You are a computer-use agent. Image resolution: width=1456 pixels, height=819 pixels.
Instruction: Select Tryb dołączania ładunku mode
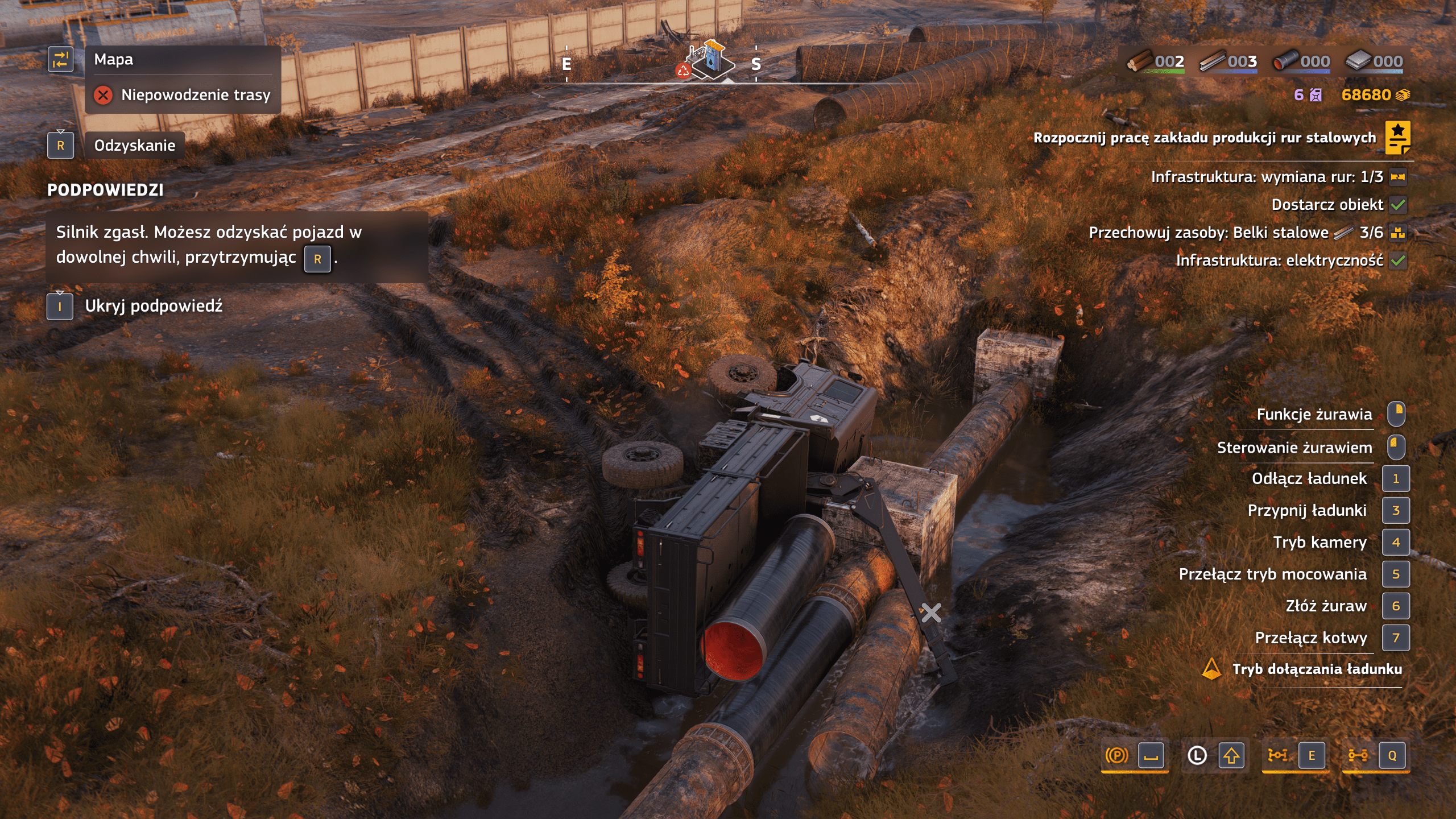1317,669
